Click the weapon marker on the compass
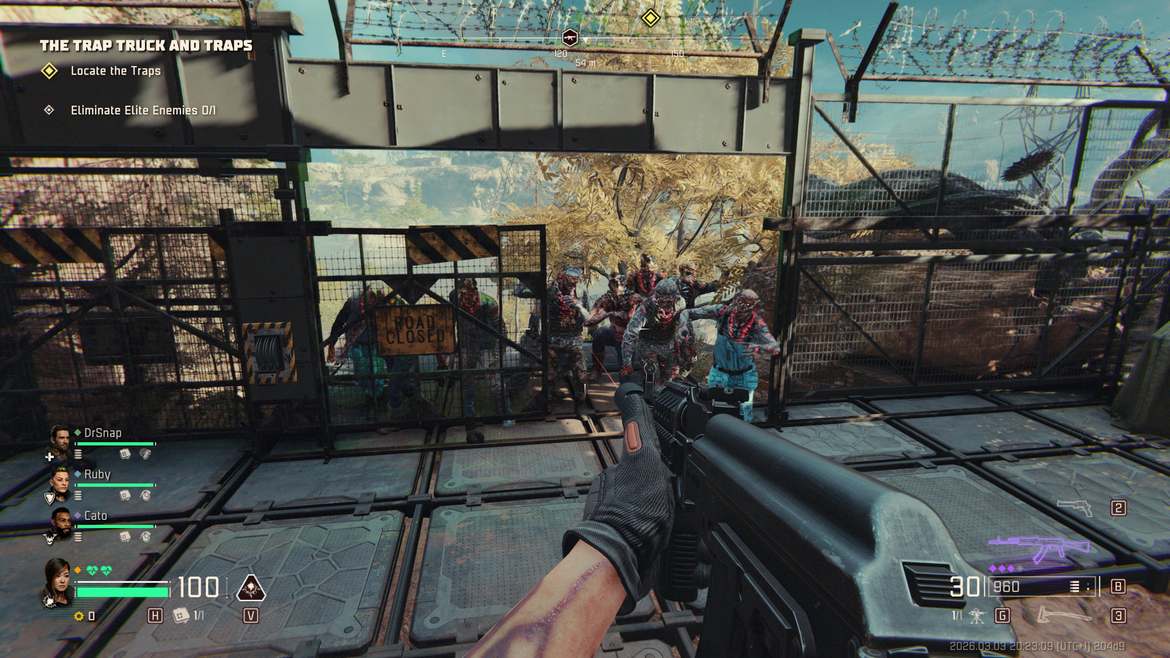This screenshot has width=1170, height=658. 570,38
